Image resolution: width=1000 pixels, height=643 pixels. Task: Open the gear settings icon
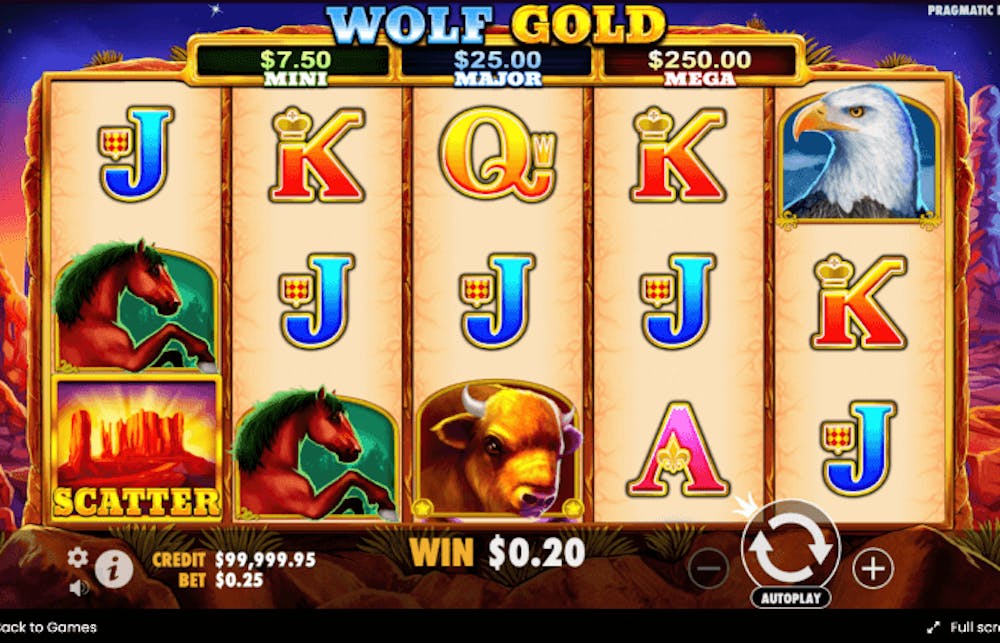coord(77,558)
